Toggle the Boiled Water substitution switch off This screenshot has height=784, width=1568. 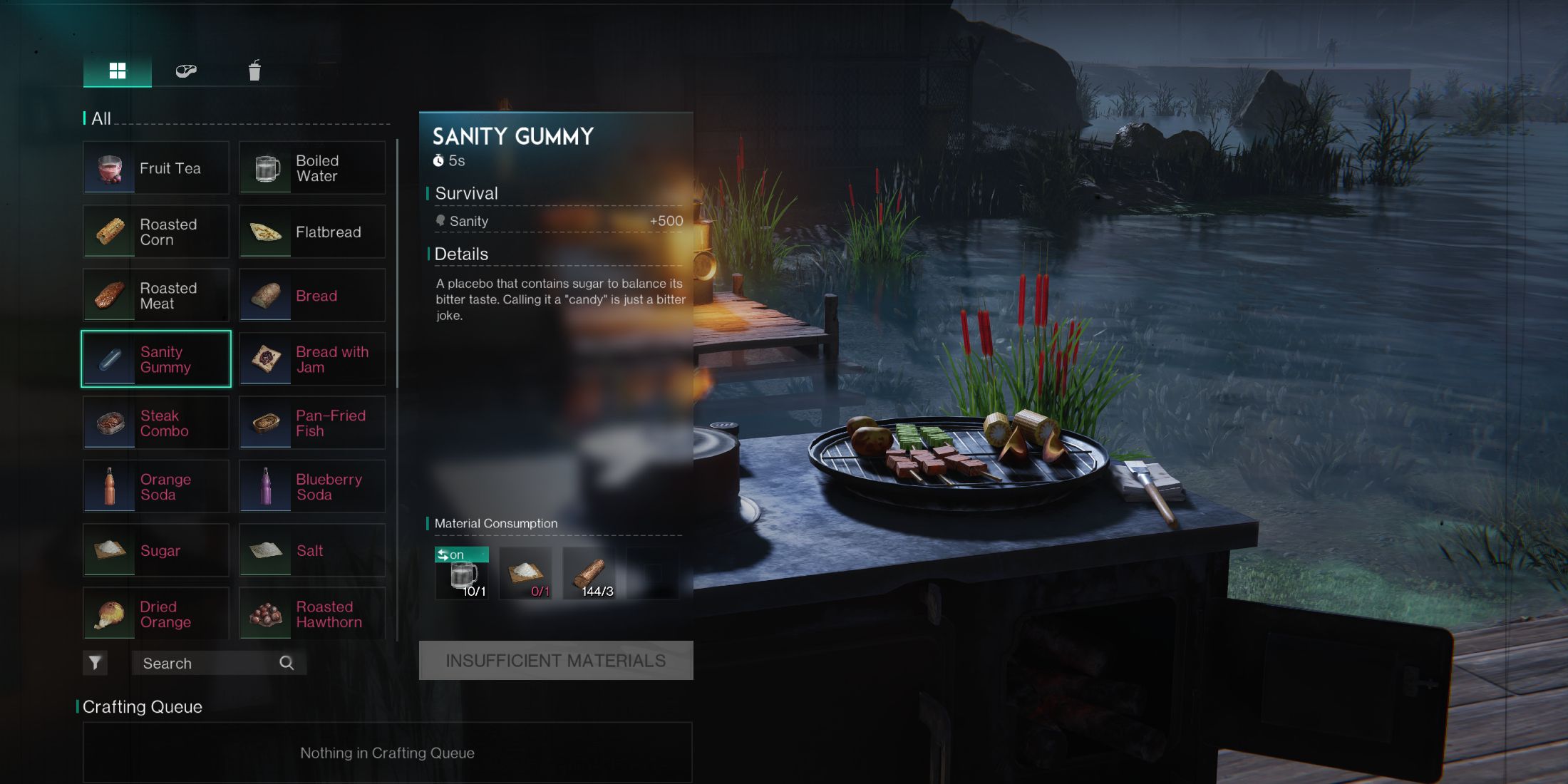click(461, 555)
